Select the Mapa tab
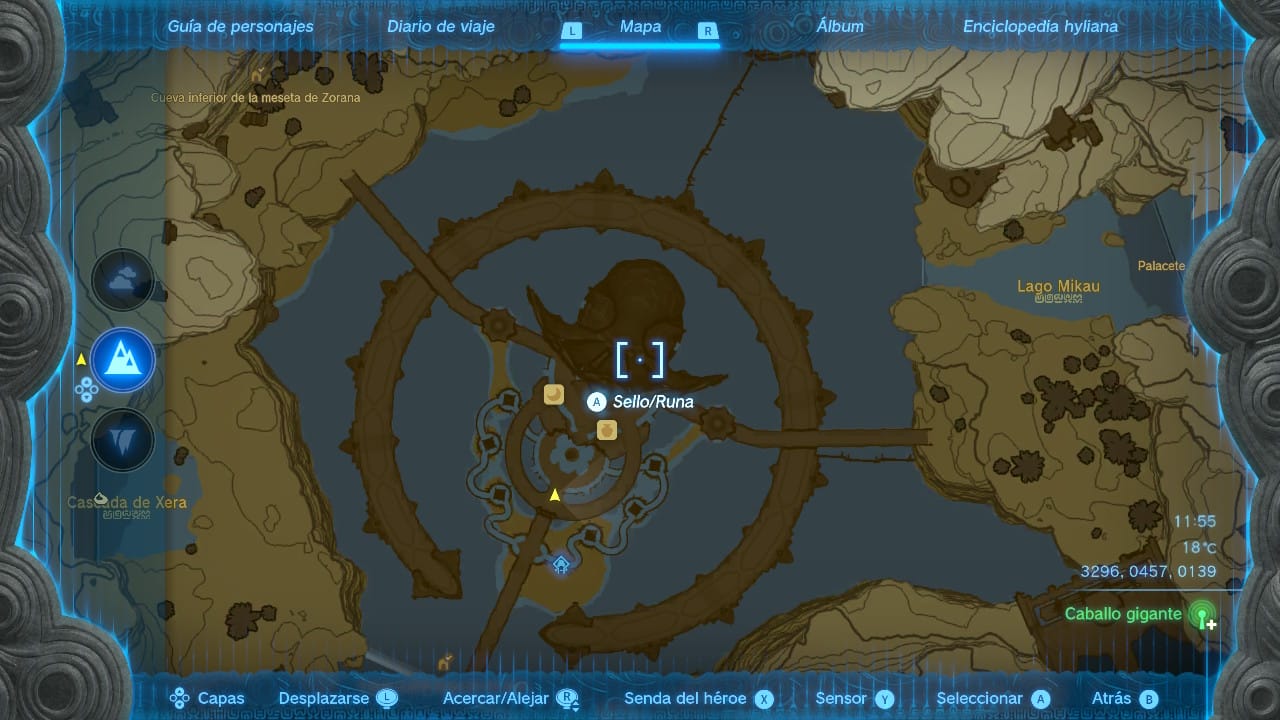Screen dimensions: 1280x720 (x=640, y=27)
